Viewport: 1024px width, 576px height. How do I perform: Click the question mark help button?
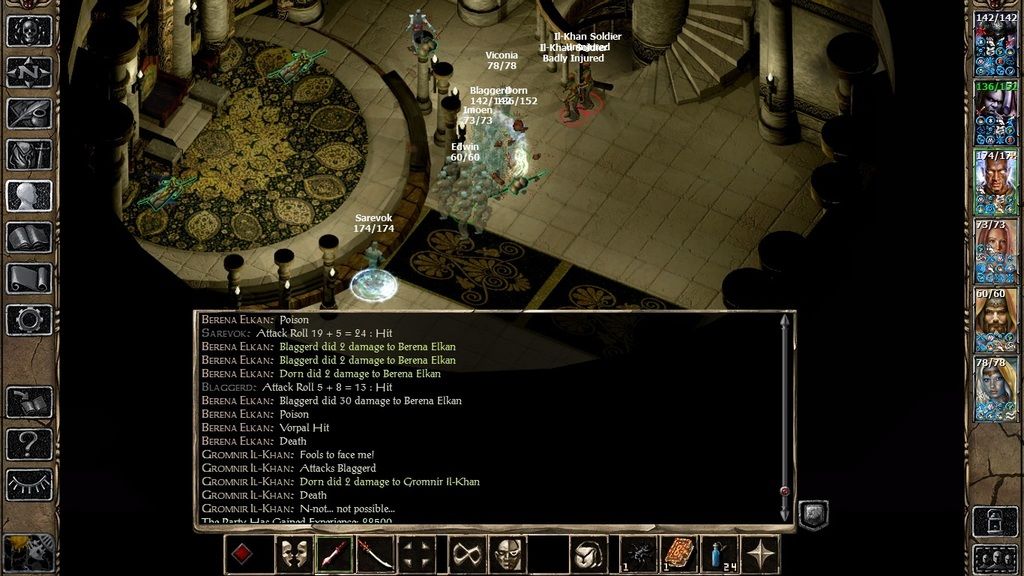pyautogui.click(x=29, y=443)
